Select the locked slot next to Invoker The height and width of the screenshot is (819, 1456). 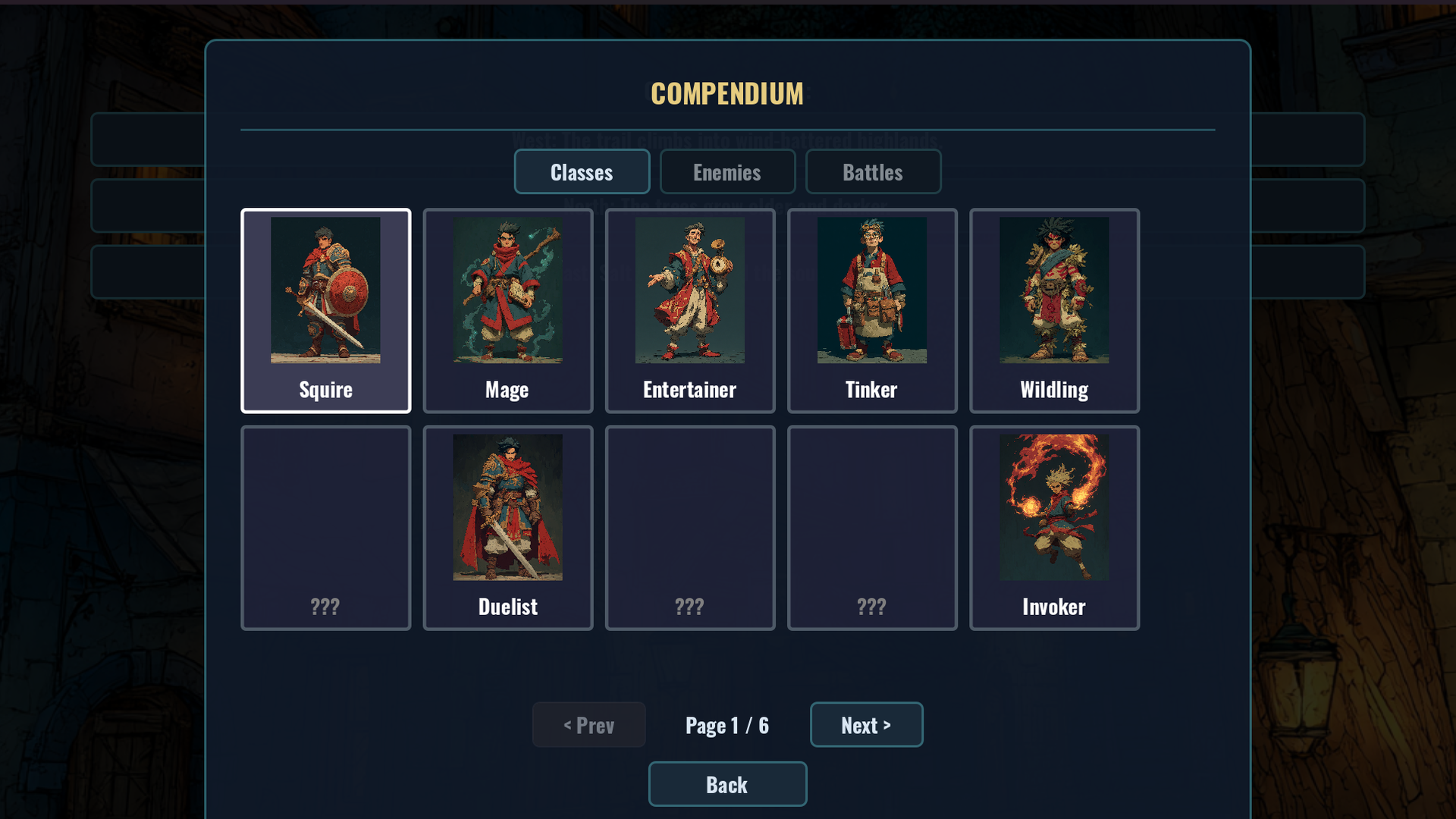click(871, 527)
